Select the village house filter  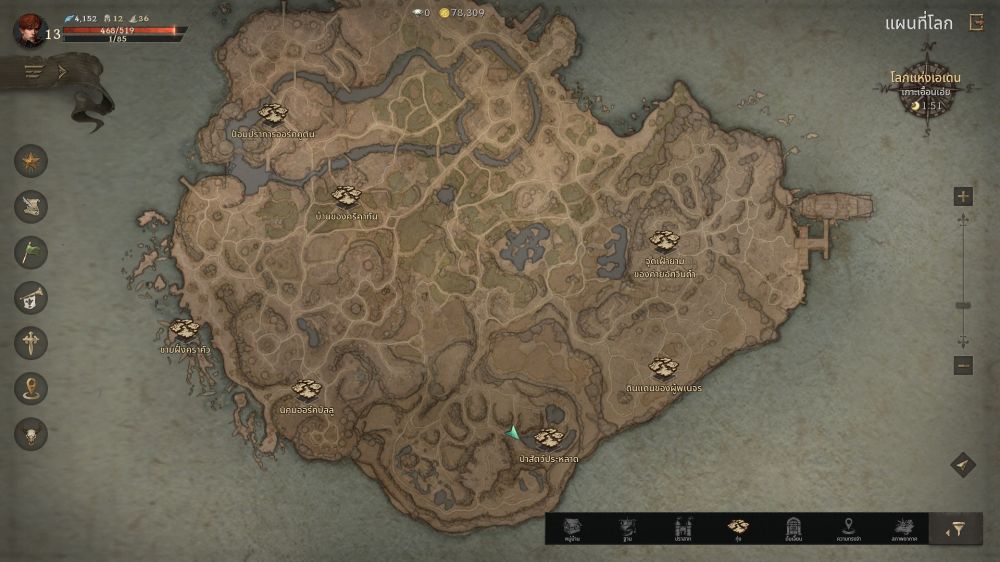[572, 529]
